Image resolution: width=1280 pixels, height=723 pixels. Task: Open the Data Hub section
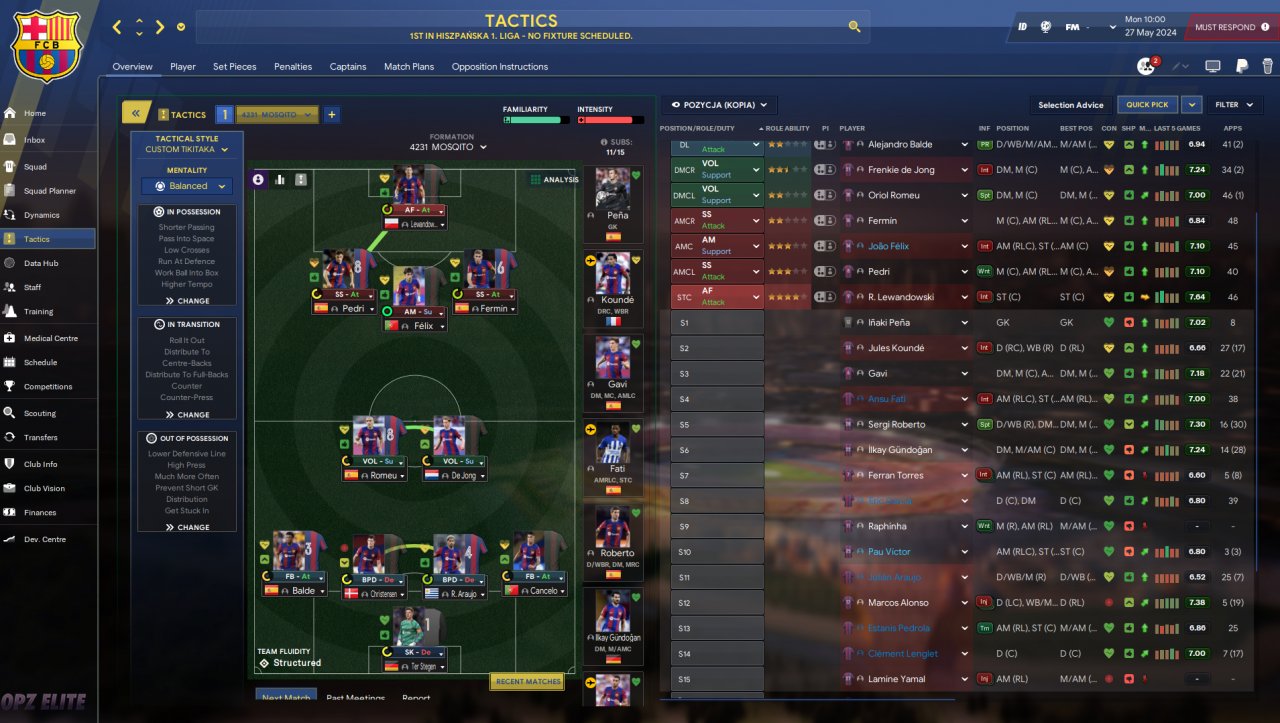pos(41,263)
